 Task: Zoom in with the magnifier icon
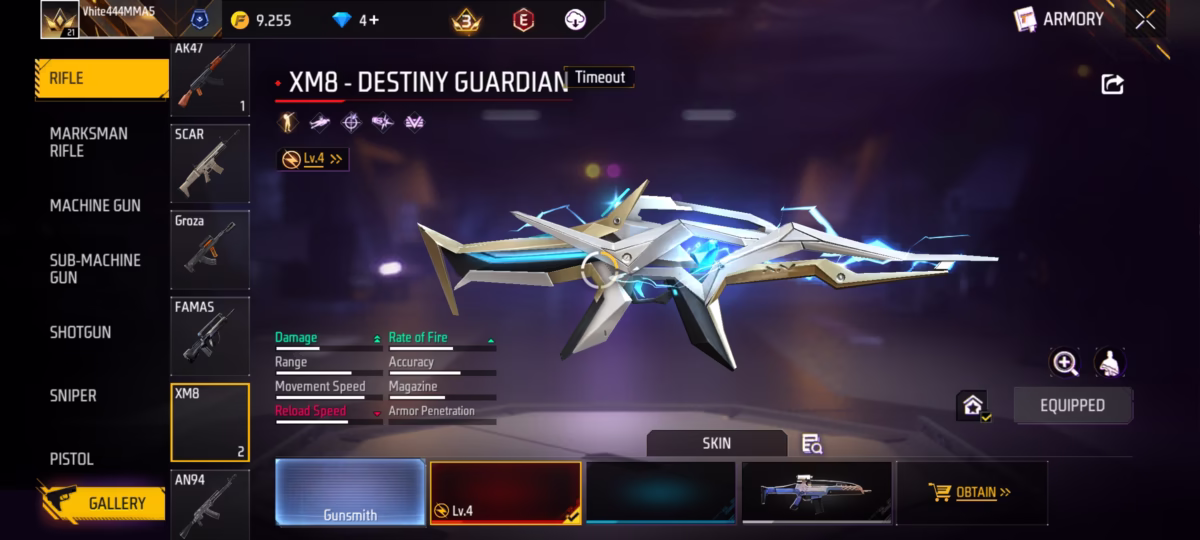1064,363
